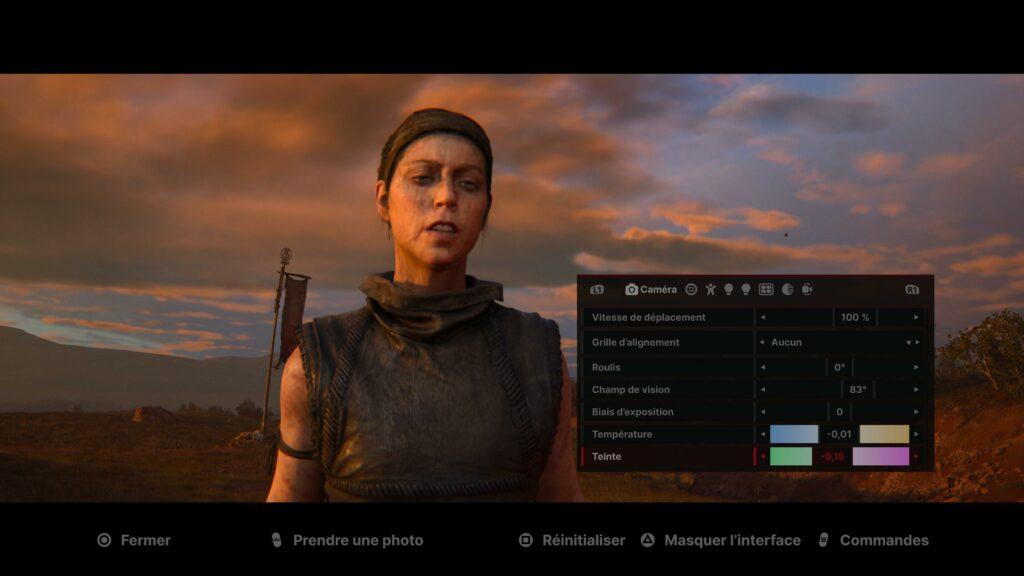Raise Biais d'exposition with right arrow
Viewport: 1024px width, 576px height.
916,412
